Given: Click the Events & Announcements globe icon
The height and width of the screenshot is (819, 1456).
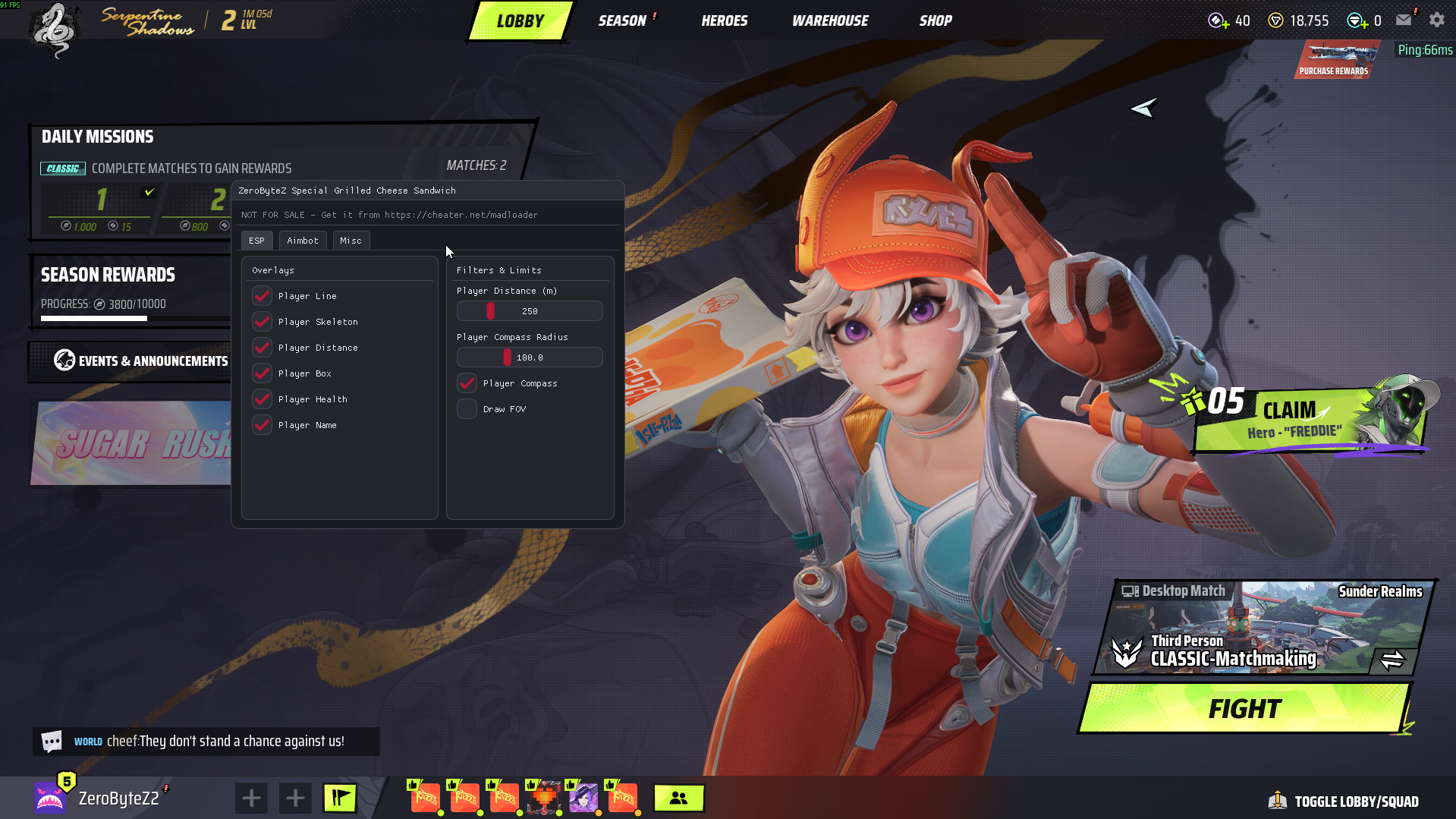Looking at the screenshot, I should click(x=63, y=361).
